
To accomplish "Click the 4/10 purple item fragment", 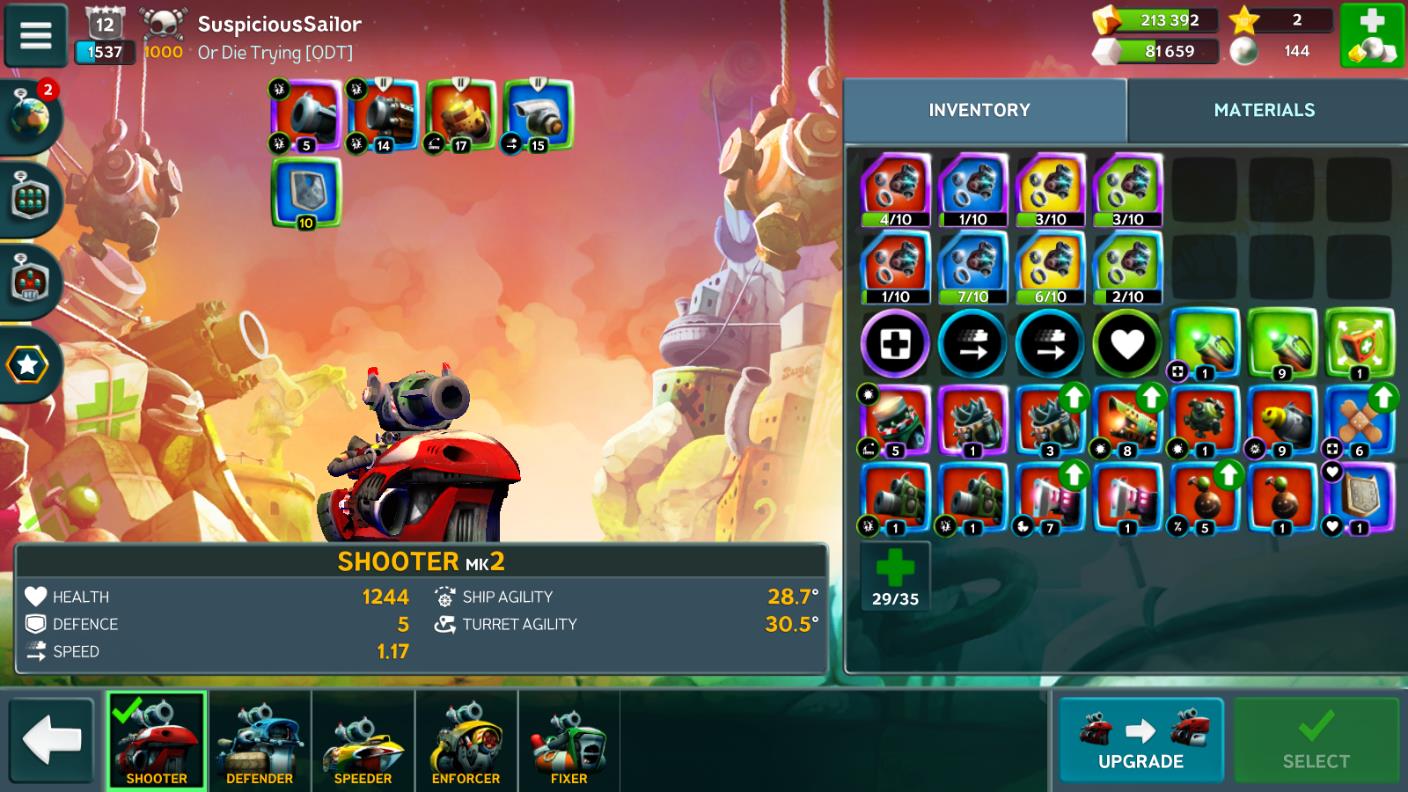I will tap(895, 190).
